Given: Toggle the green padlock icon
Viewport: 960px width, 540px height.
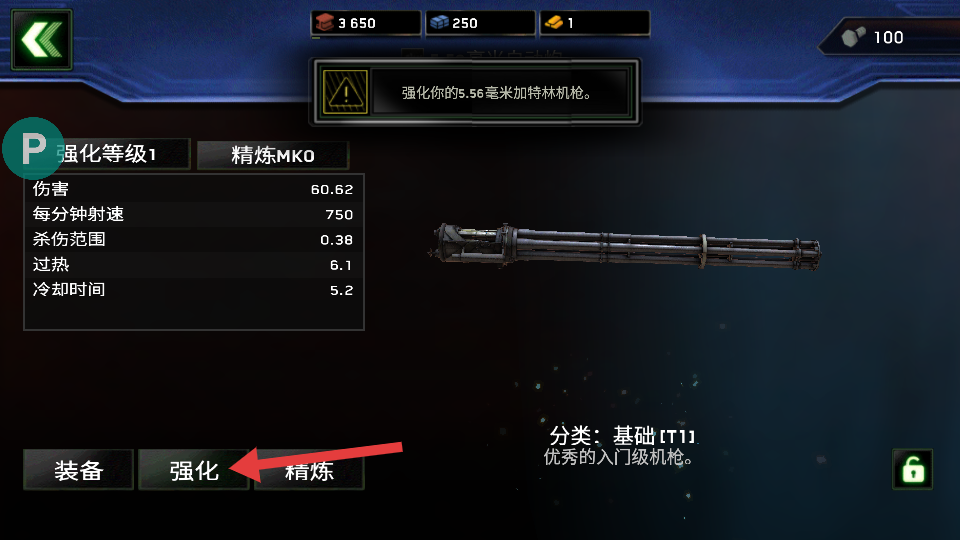Looking at the screenshot, I should click(x=912, y=468).
